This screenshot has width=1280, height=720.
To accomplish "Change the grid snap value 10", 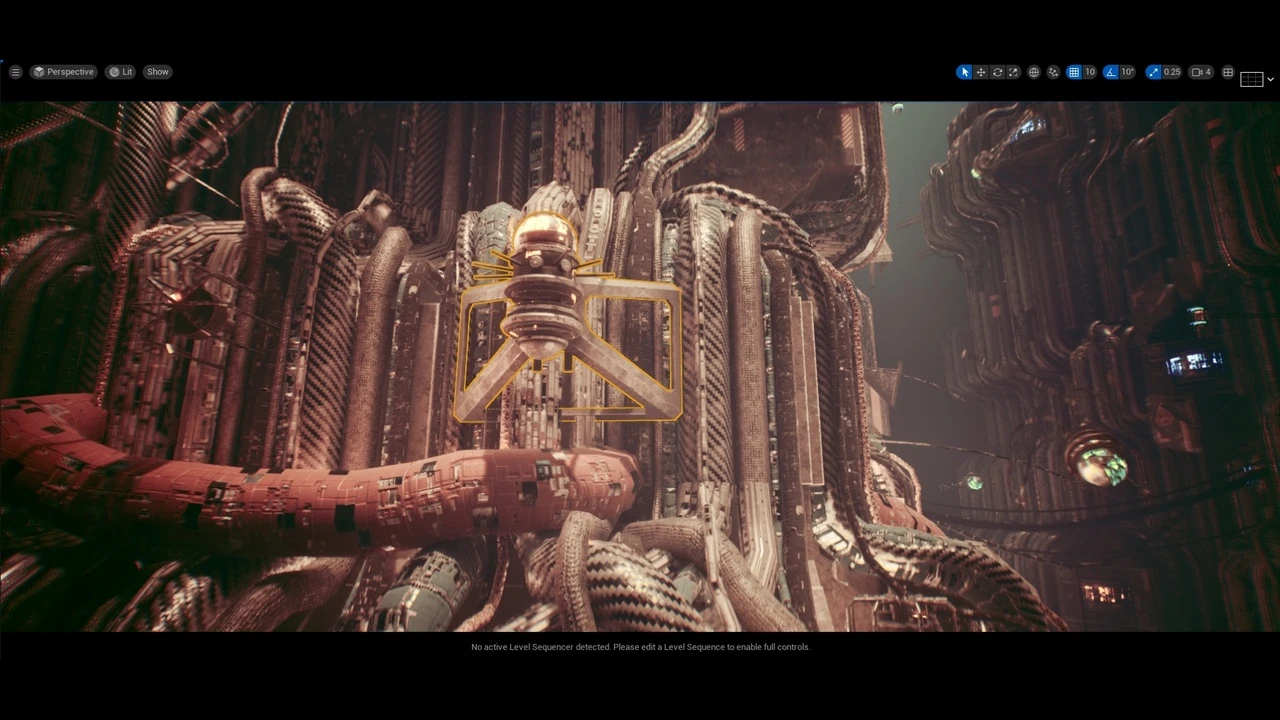I will coord(1090,72).
